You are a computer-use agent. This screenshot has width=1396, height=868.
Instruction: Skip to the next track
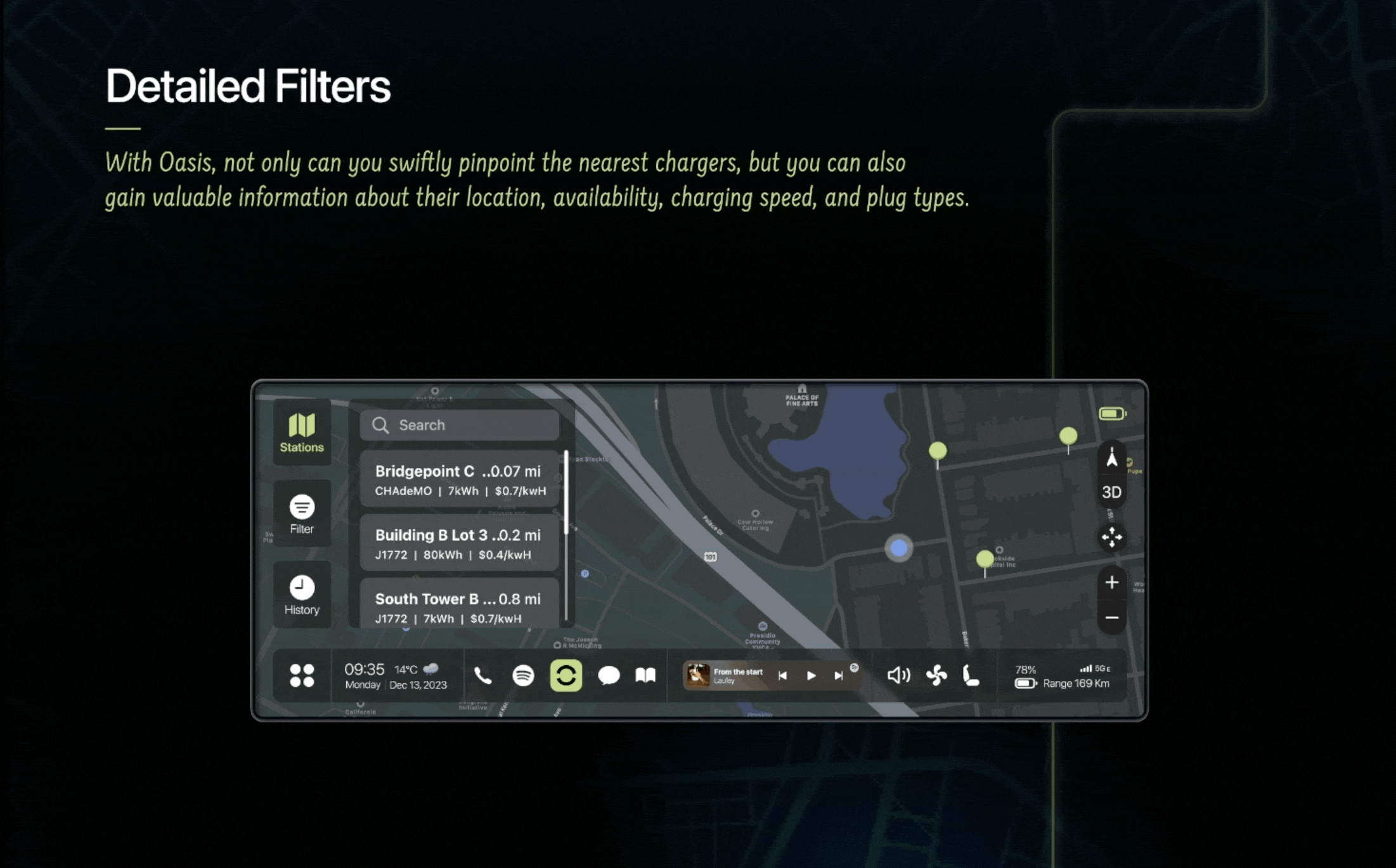pyautogui.click(x=839, y=676)
